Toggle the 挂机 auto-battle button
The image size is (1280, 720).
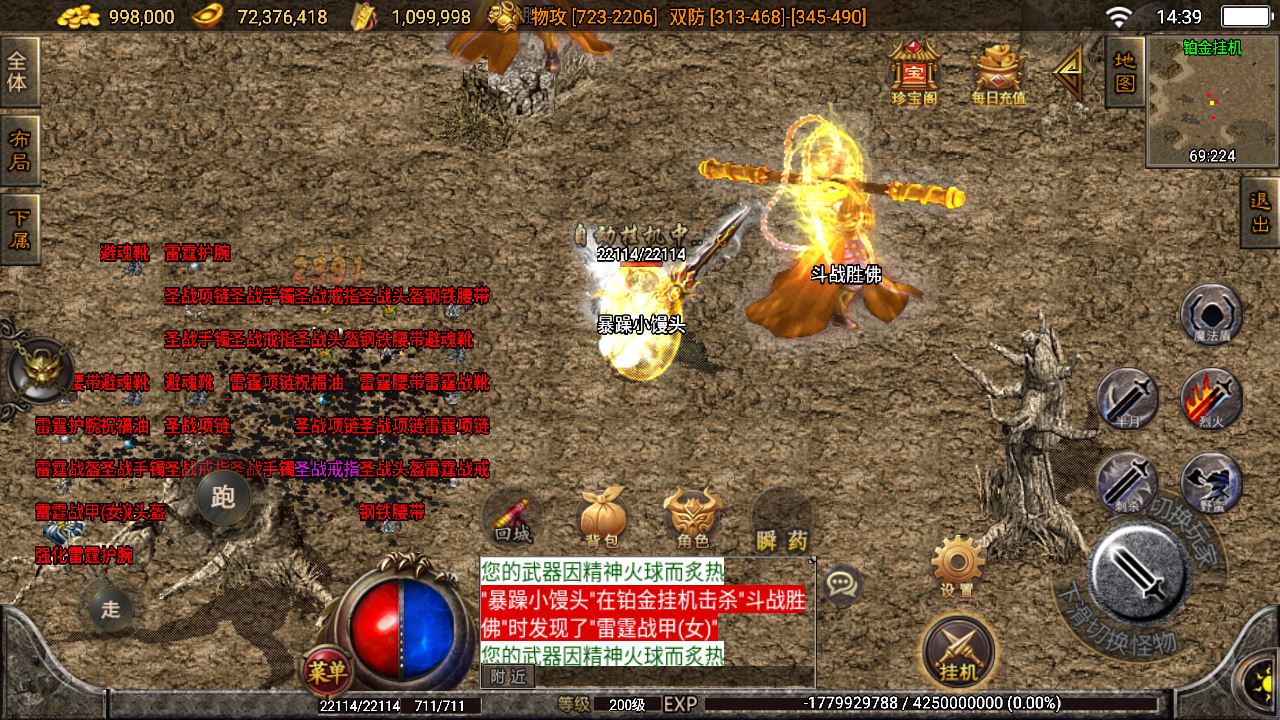(958, 650)
